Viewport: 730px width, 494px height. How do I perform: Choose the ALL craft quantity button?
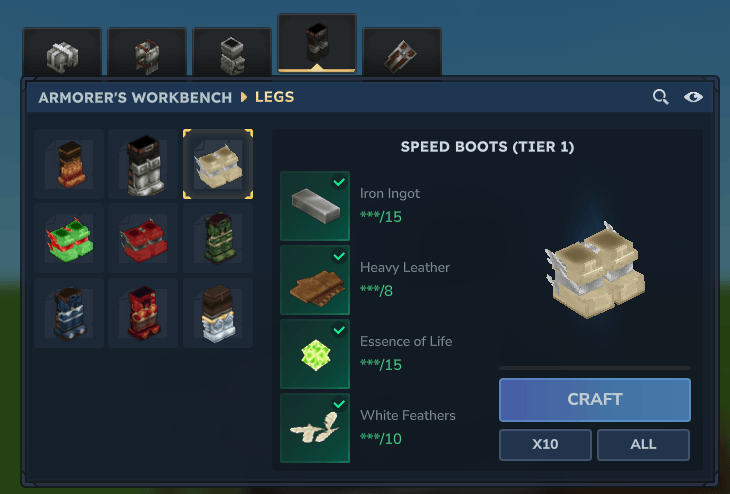coord(643,444)
